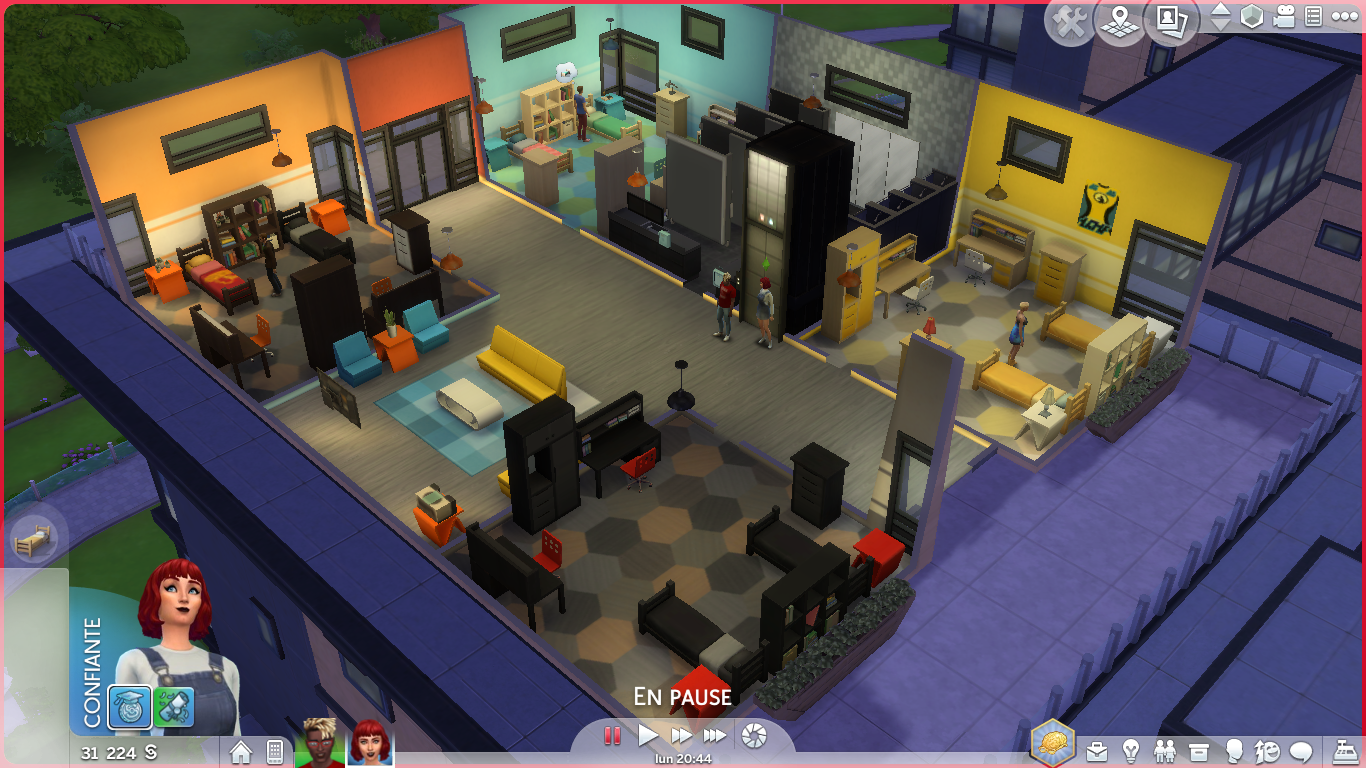Open the Career briefcase panel
Screen dimensions: 1366x768
(1097, 750)
